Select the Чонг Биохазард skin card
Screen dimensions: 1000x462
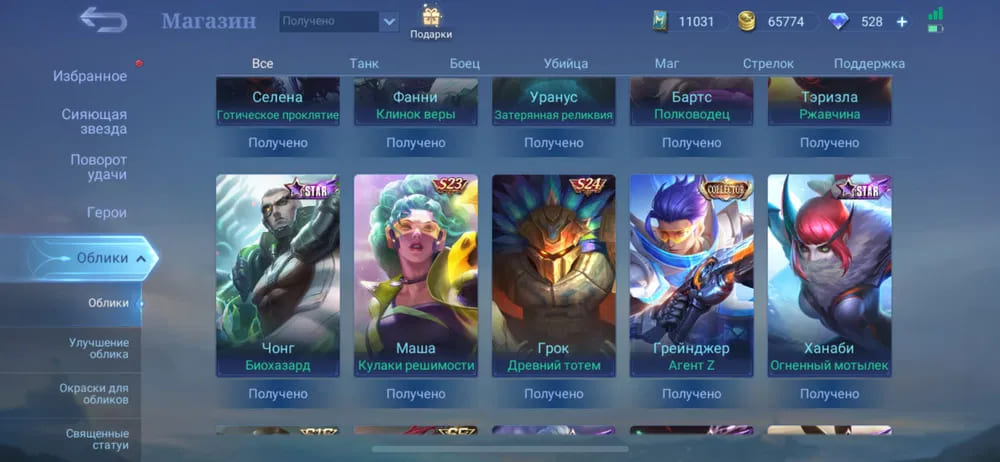(278, 275)
